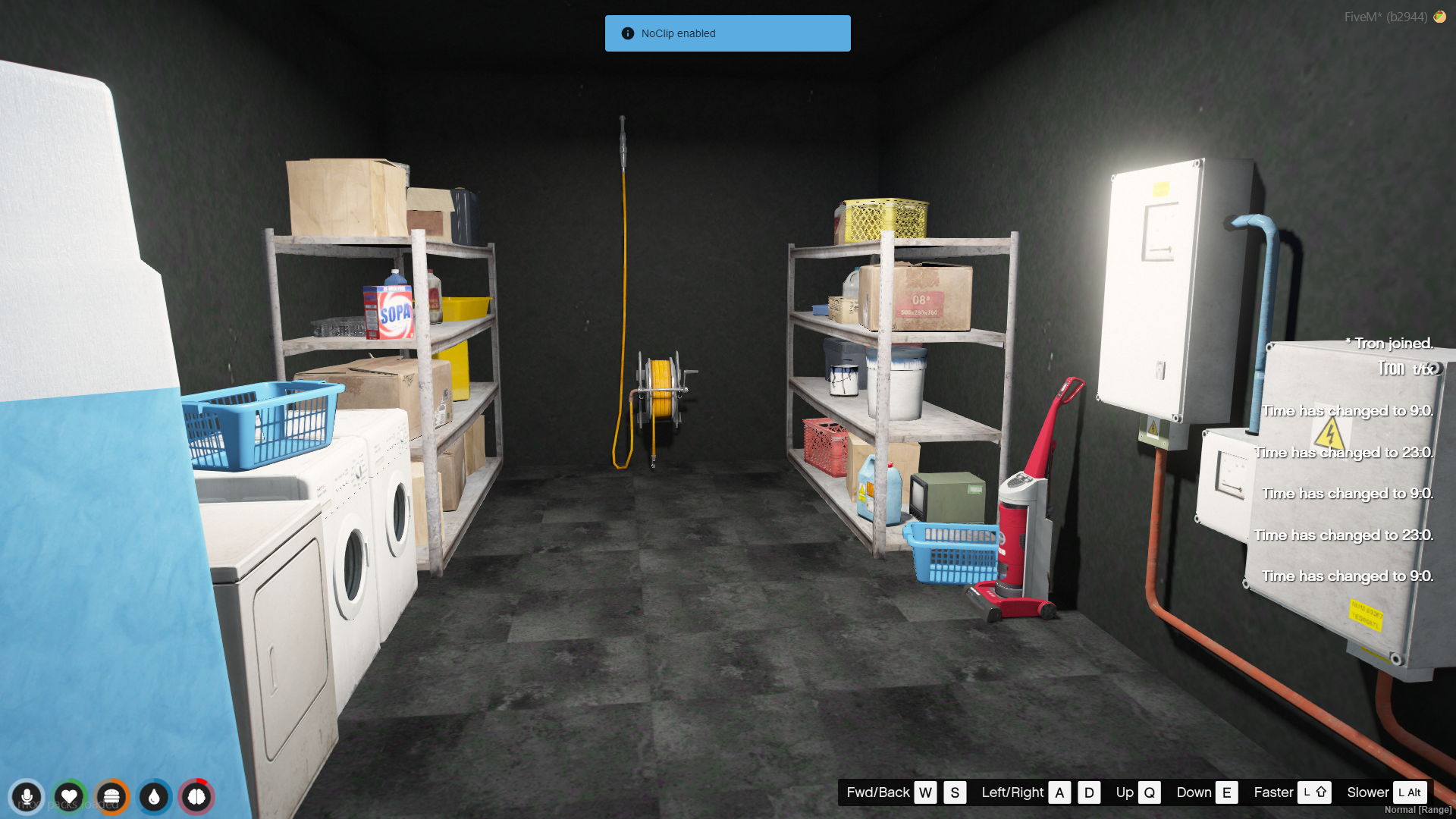Dismiss the NoClip enabled notification
This screenshot has height=819, width=1456.
[x=727, y=33]
